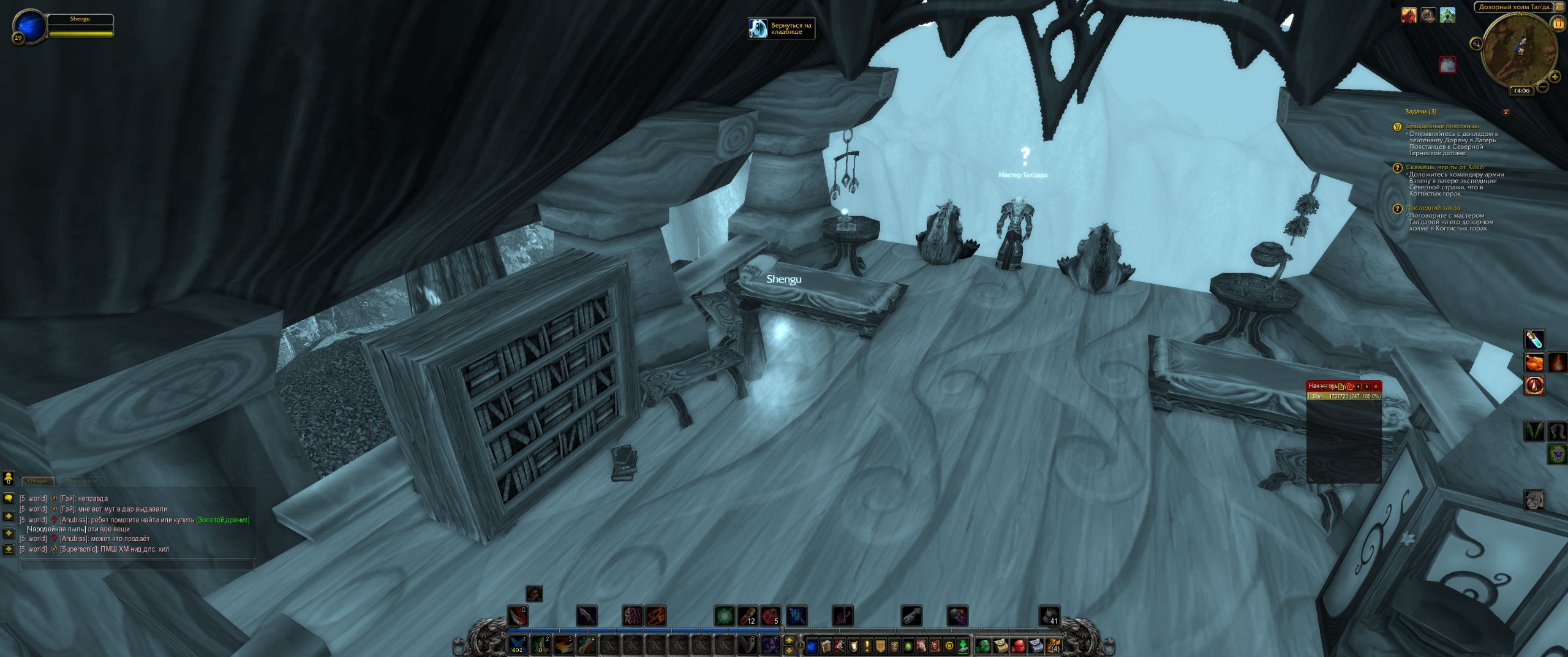This screenshot has height=657, width=1568.
Task: Switch to the 'Общий' chat tab
Action: click(x=37, y=481)
